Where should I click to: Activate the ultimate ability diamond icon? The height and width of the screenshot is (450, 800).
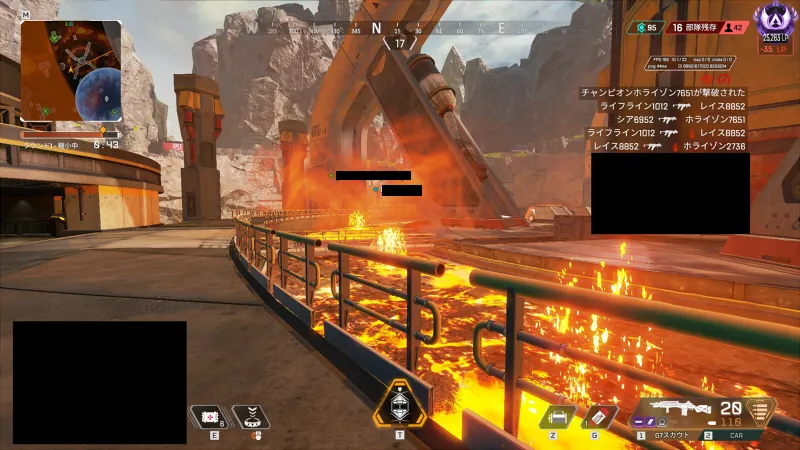coord(400,406)
